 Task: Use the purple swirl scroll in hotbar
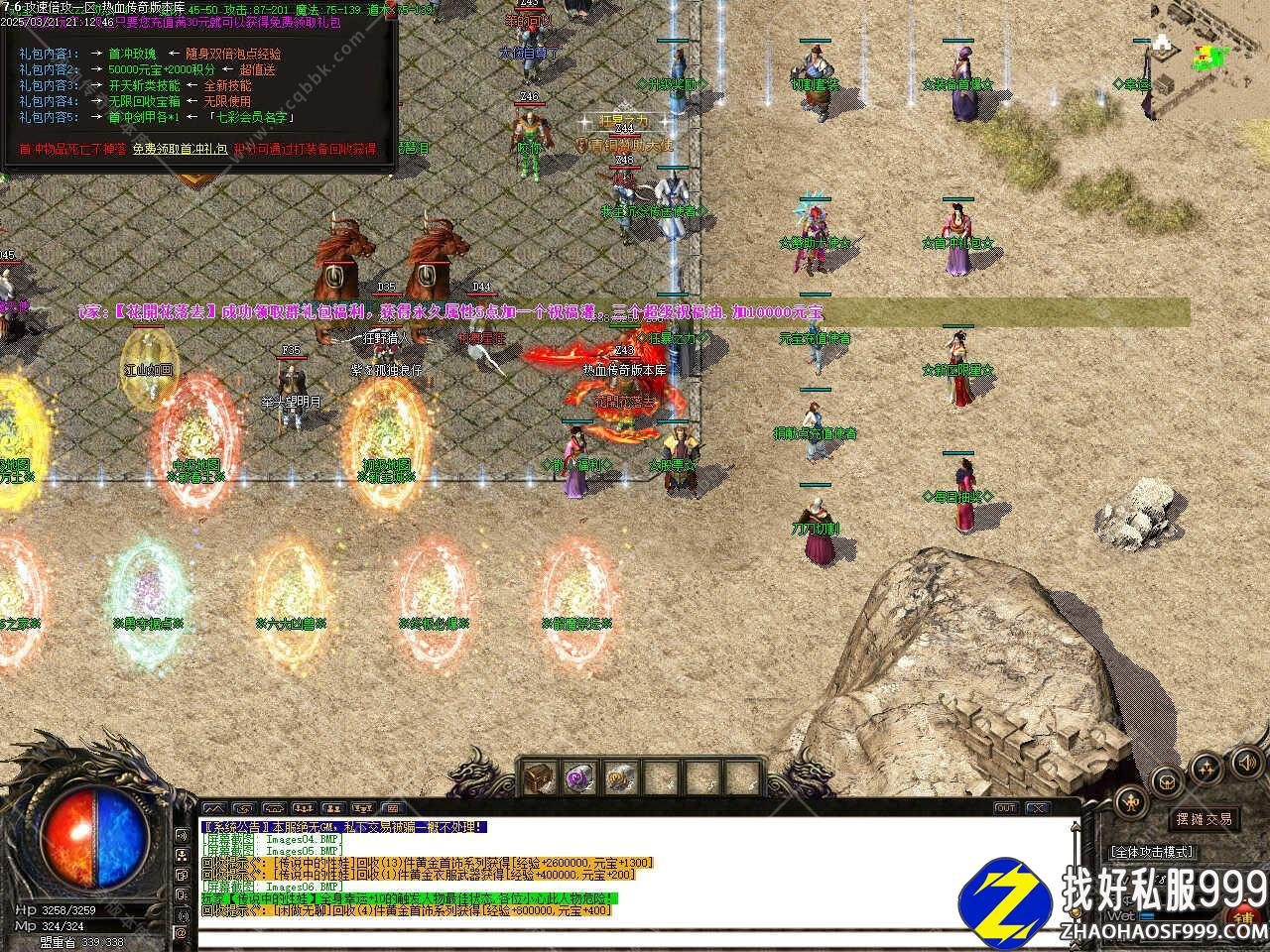[579, 777]
